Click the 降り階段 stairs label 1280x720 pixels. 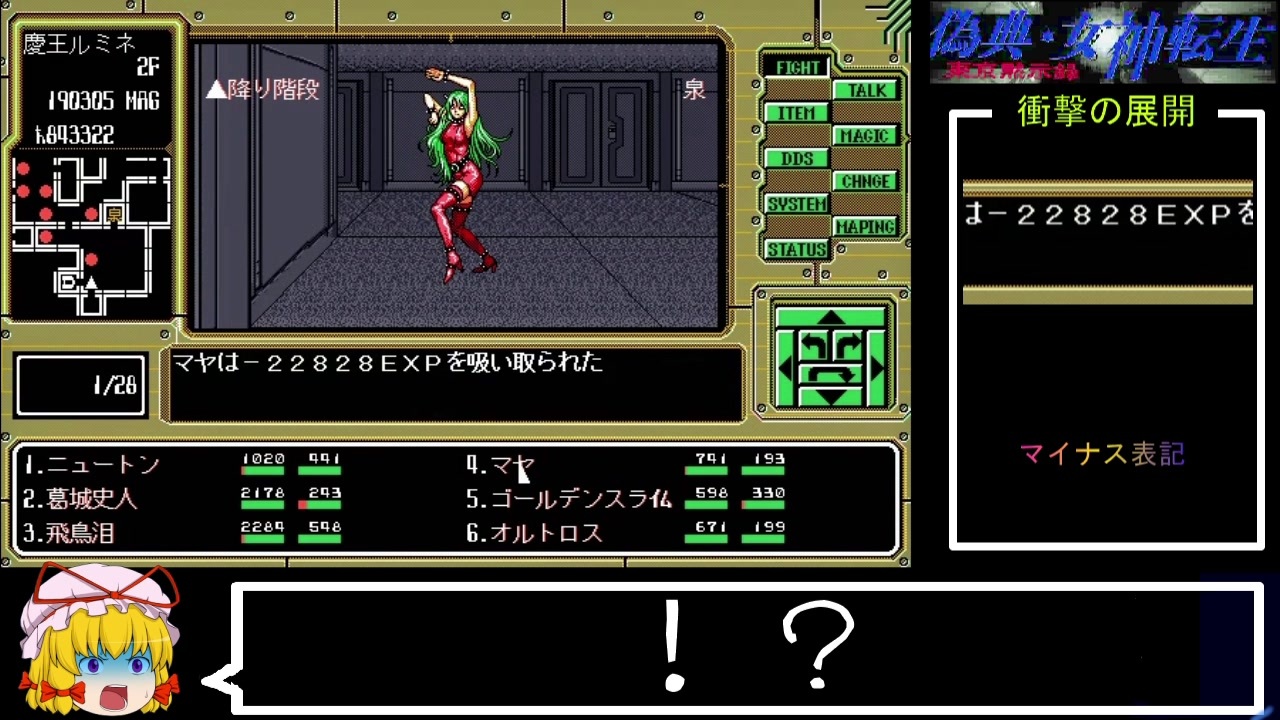[x=261, y=91]
